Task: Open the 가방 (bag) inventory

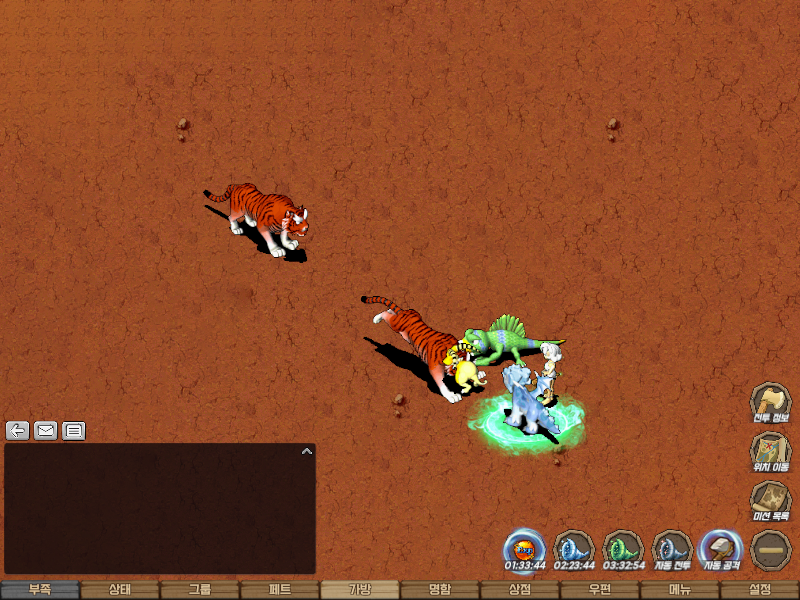Action: pyautogui.click(x=360, y=590)
